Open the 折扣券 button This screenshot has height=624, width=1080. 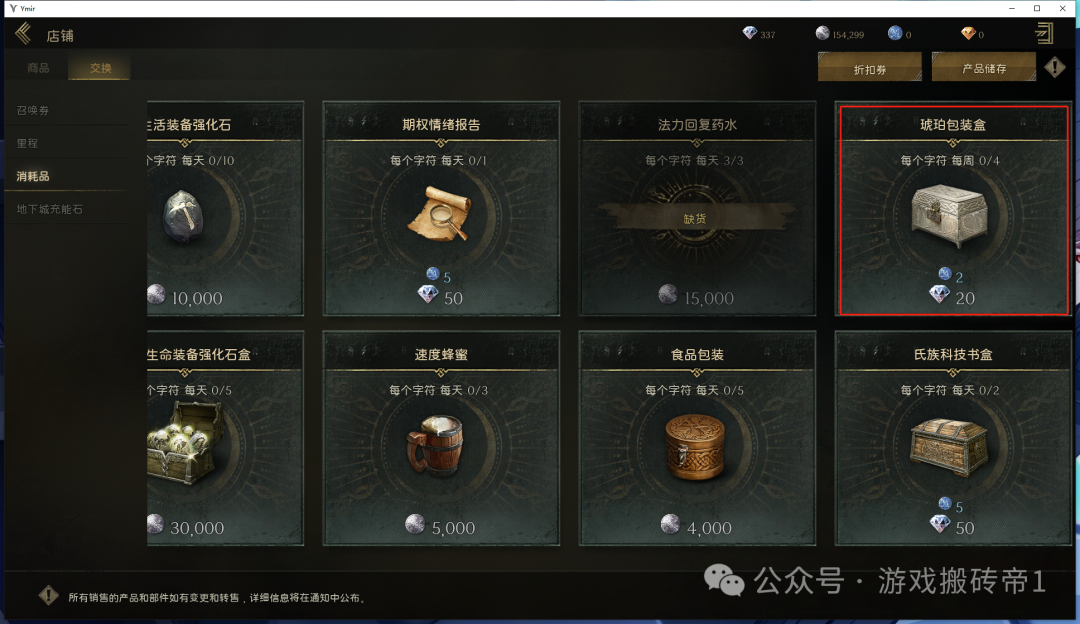pyautogui.click(x=869, y=69)
